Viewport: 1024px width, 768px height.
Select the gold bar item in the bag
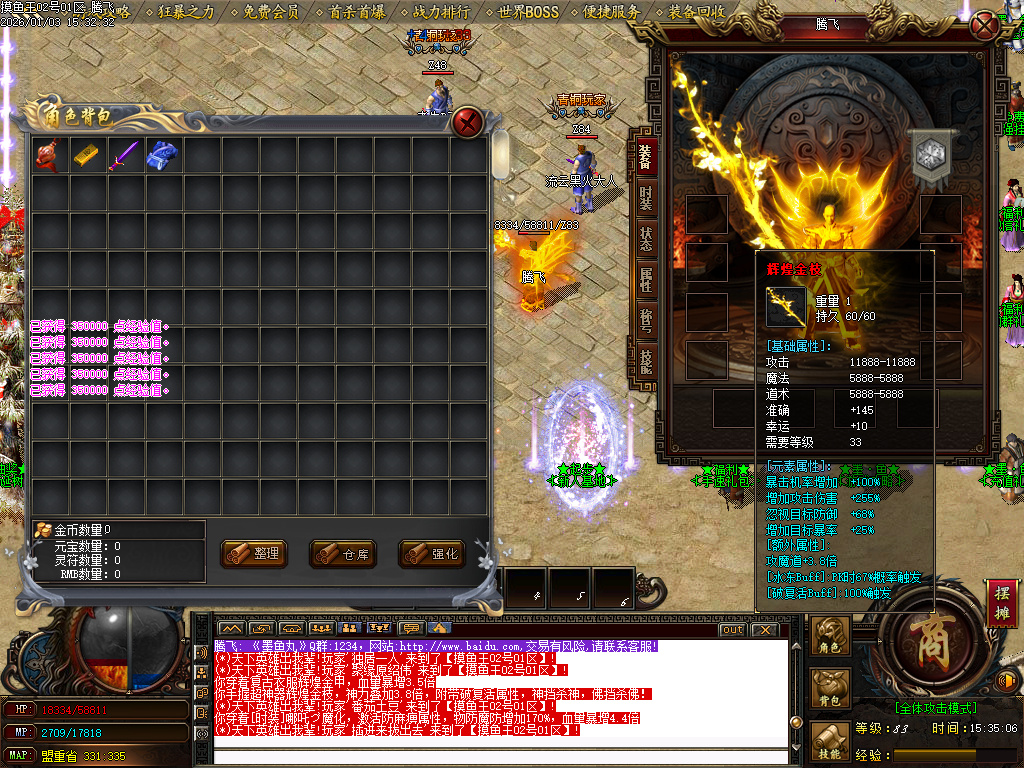click(x=88, y=155)
